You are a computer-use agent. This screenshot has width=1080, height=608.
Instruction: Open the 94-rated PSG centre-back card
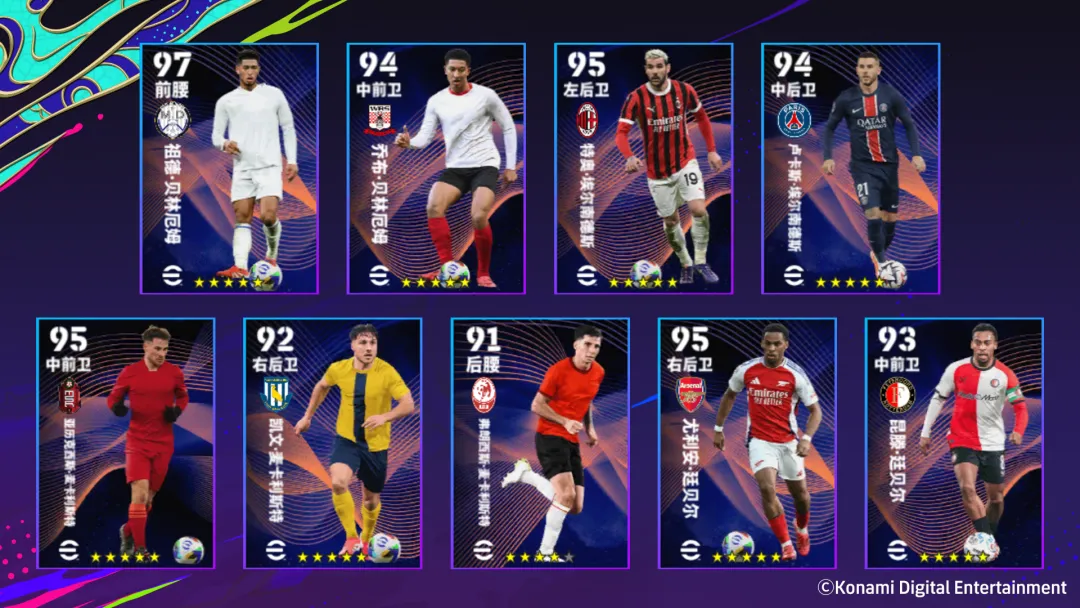[x=850, y=168]
